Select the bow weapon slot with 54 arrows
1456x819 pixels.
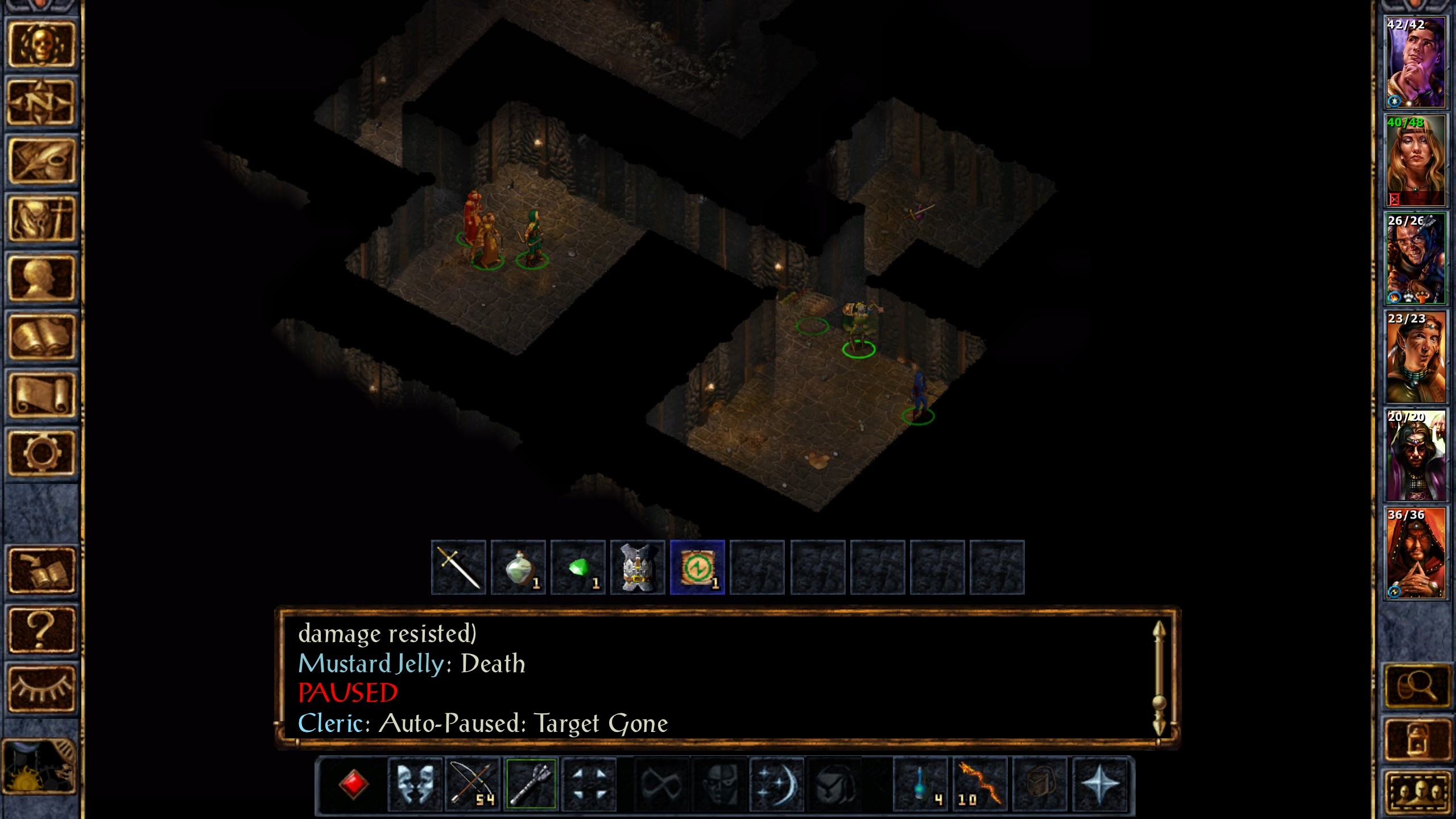click(x=472, y=784)
